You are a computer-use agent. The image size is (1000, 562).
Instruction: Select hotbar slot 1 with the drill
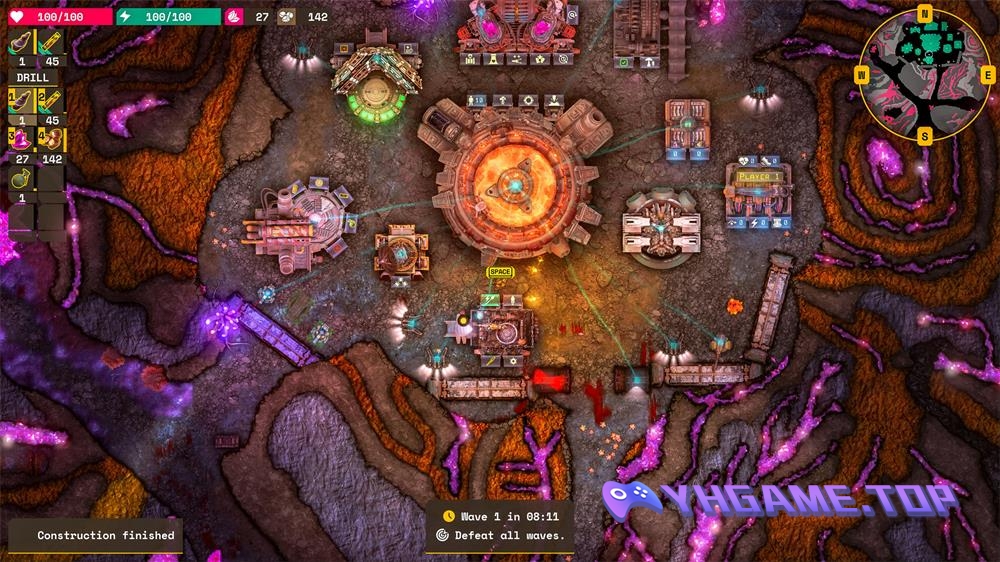click(22, 100)
